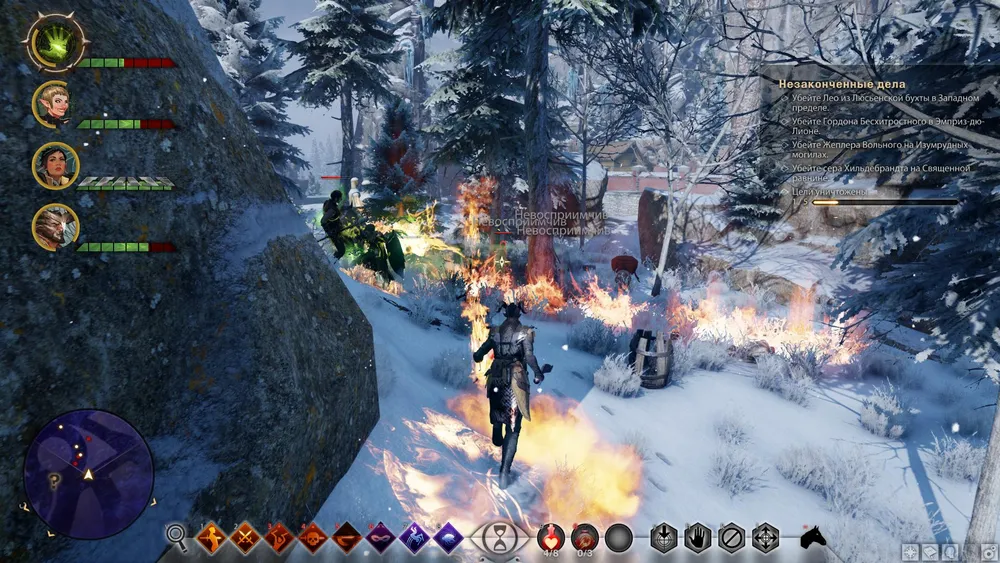Choose the horned helmet warrior portrait
This screenshot has width=1000, height=563.
click(55, 227)
